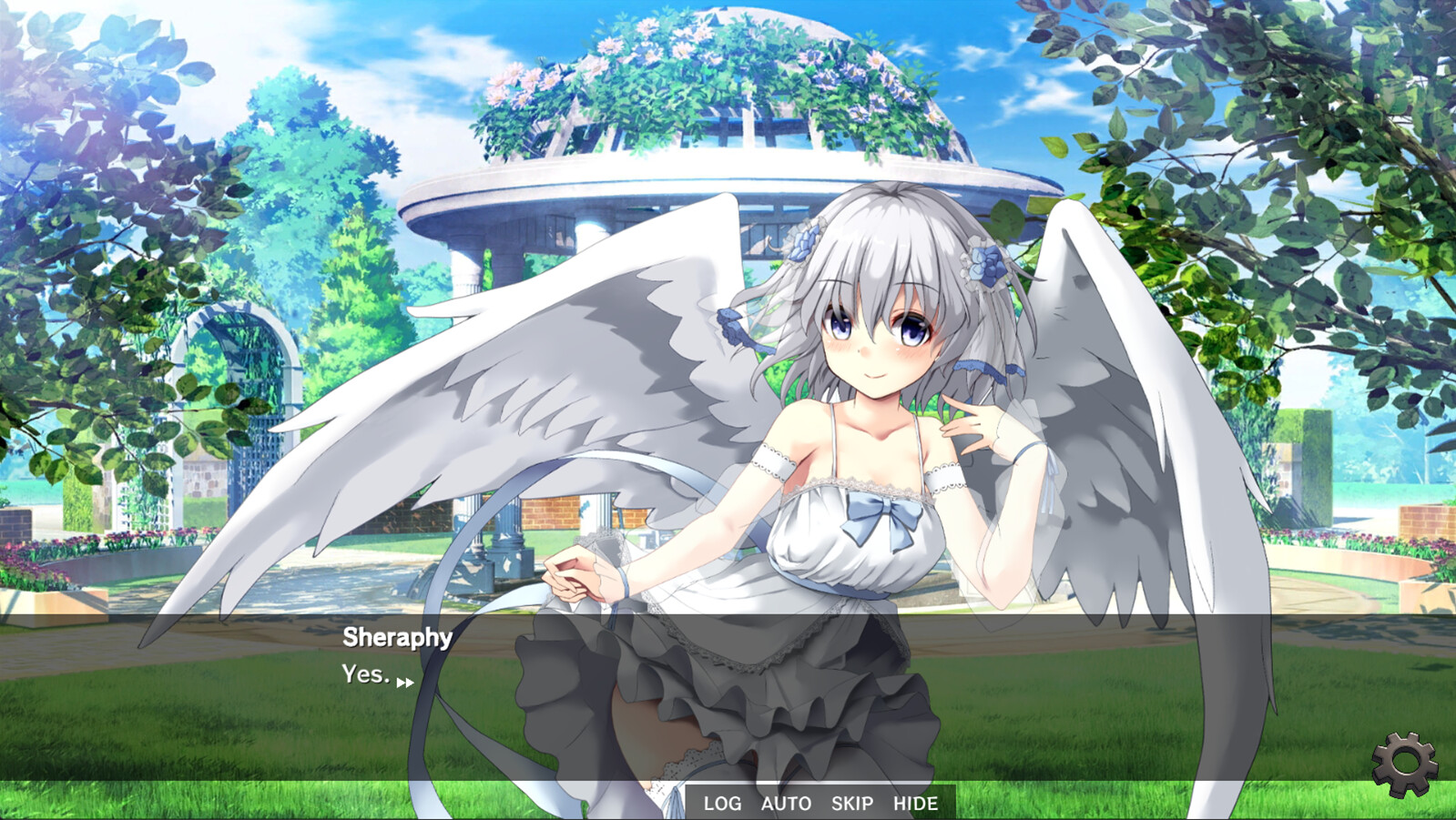
Task: Enable AUTO text playback mode
Action: (784, 803)
